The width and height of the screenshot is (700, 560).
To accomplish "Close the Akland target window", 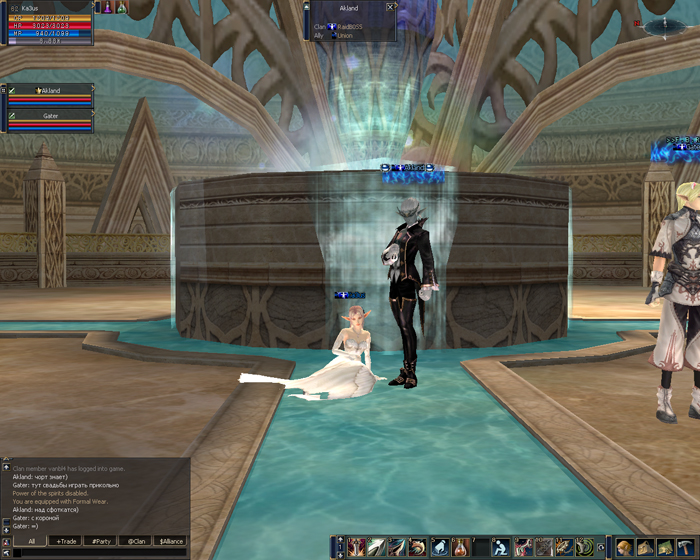I will tap(390, 6).
